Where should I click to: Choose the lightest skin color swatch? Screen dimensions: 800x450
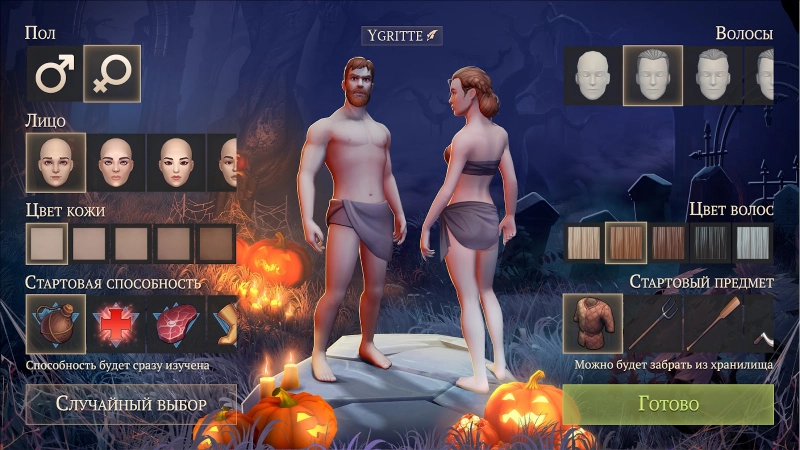(x=47, y=243)
